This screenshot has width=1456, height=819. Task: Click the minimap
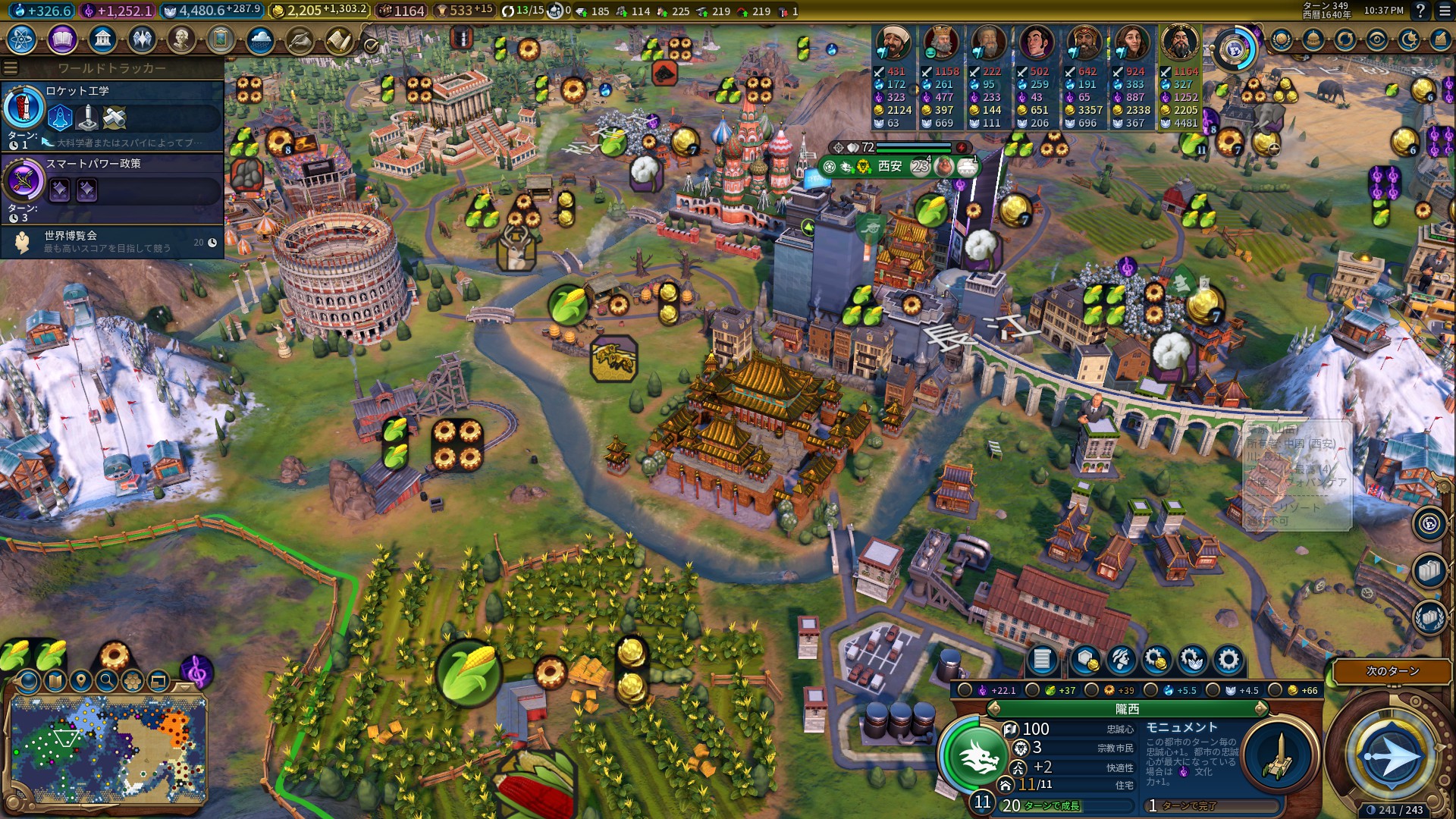click(108, 749)
